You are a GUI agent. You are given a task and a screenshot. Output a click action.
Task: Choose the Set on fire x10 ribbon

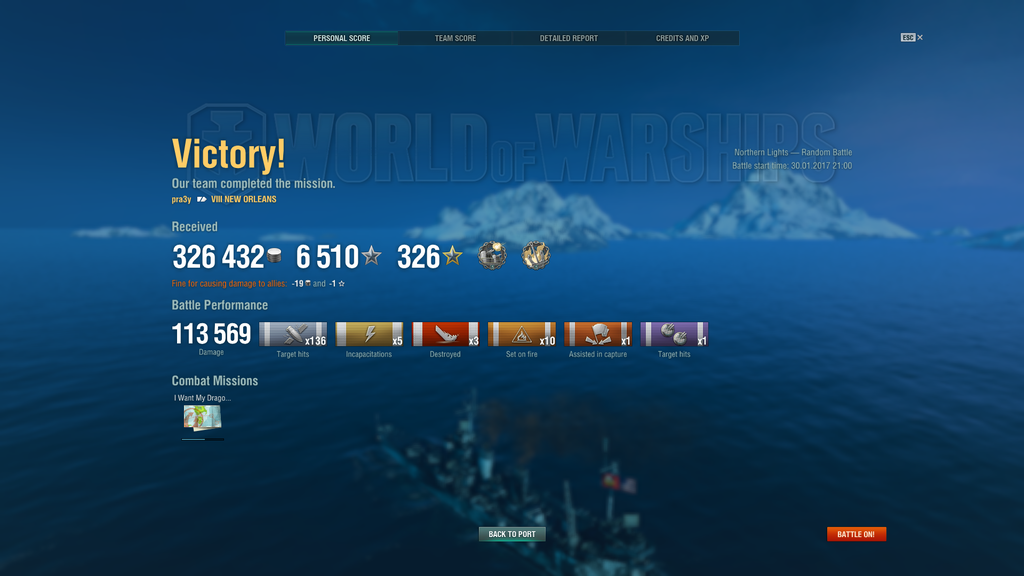point(521,334)
